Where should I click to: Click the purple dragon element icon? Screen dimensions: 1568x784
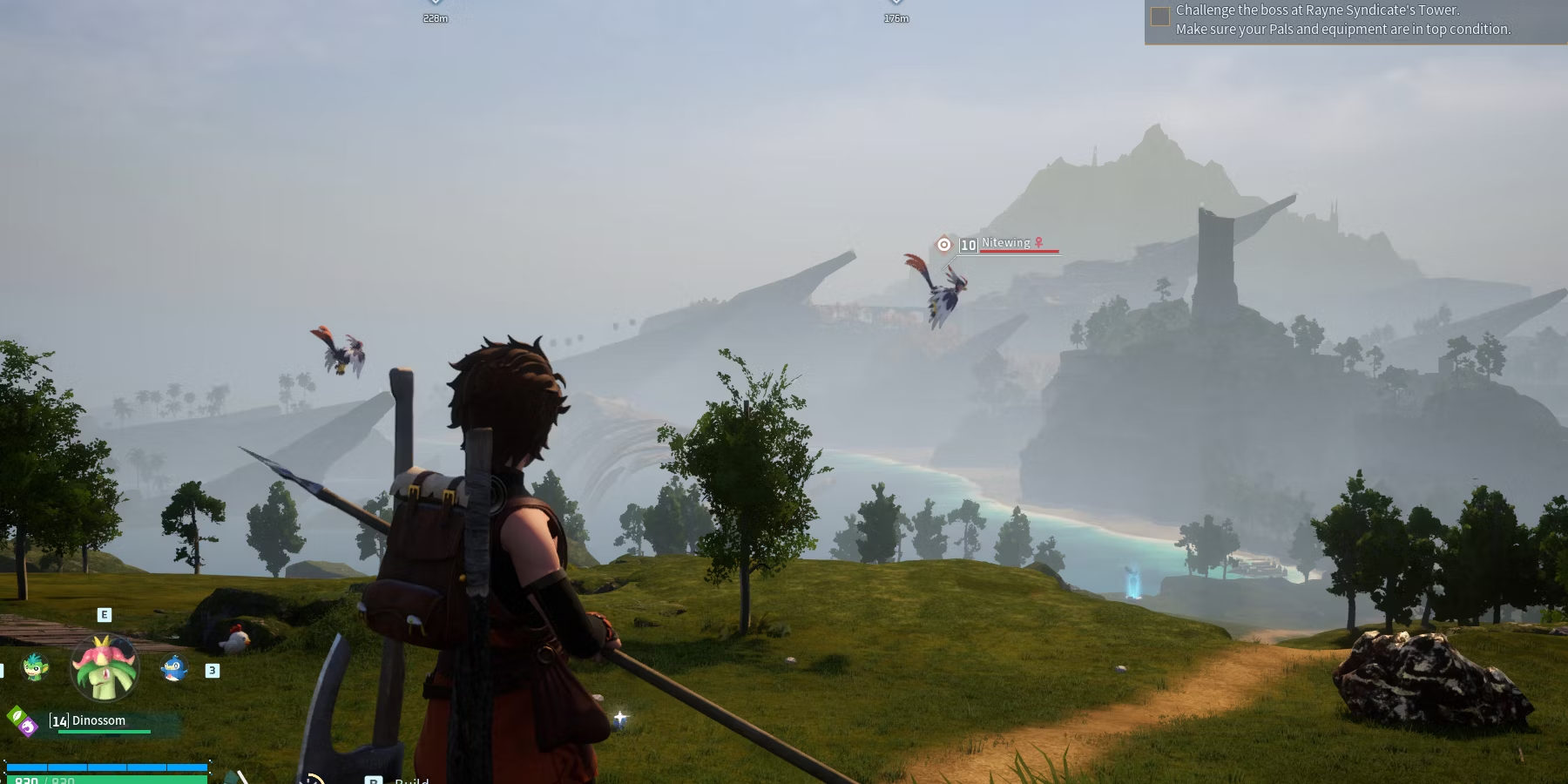click(29, 727)
